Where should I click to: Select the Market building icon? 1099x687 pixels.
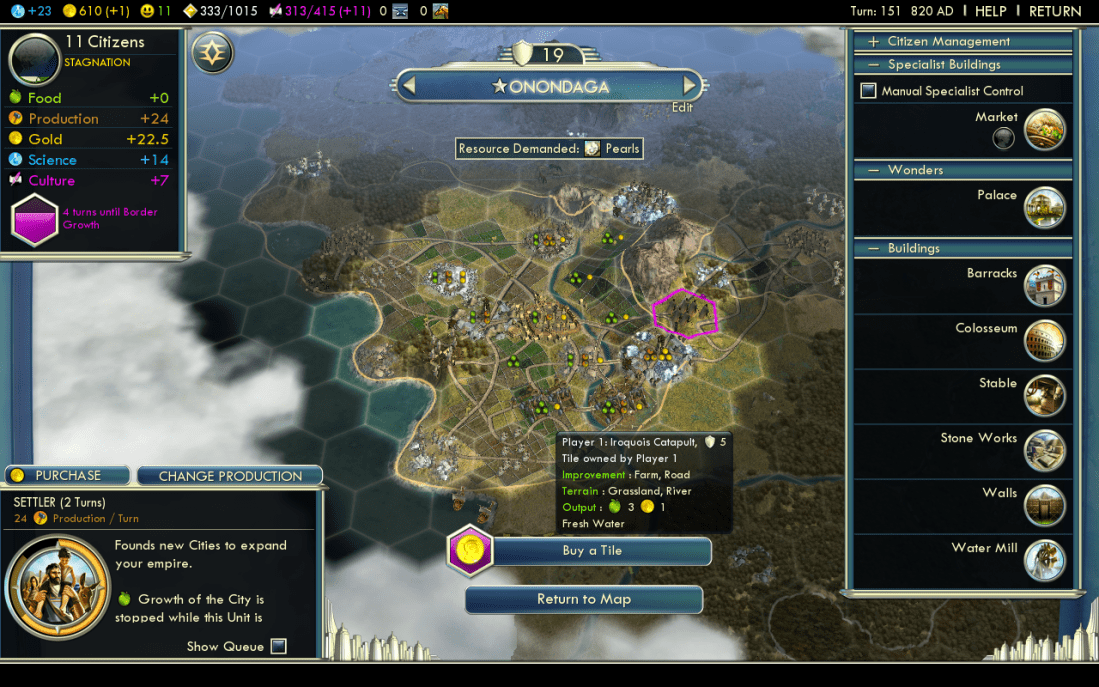point(1045,130)
